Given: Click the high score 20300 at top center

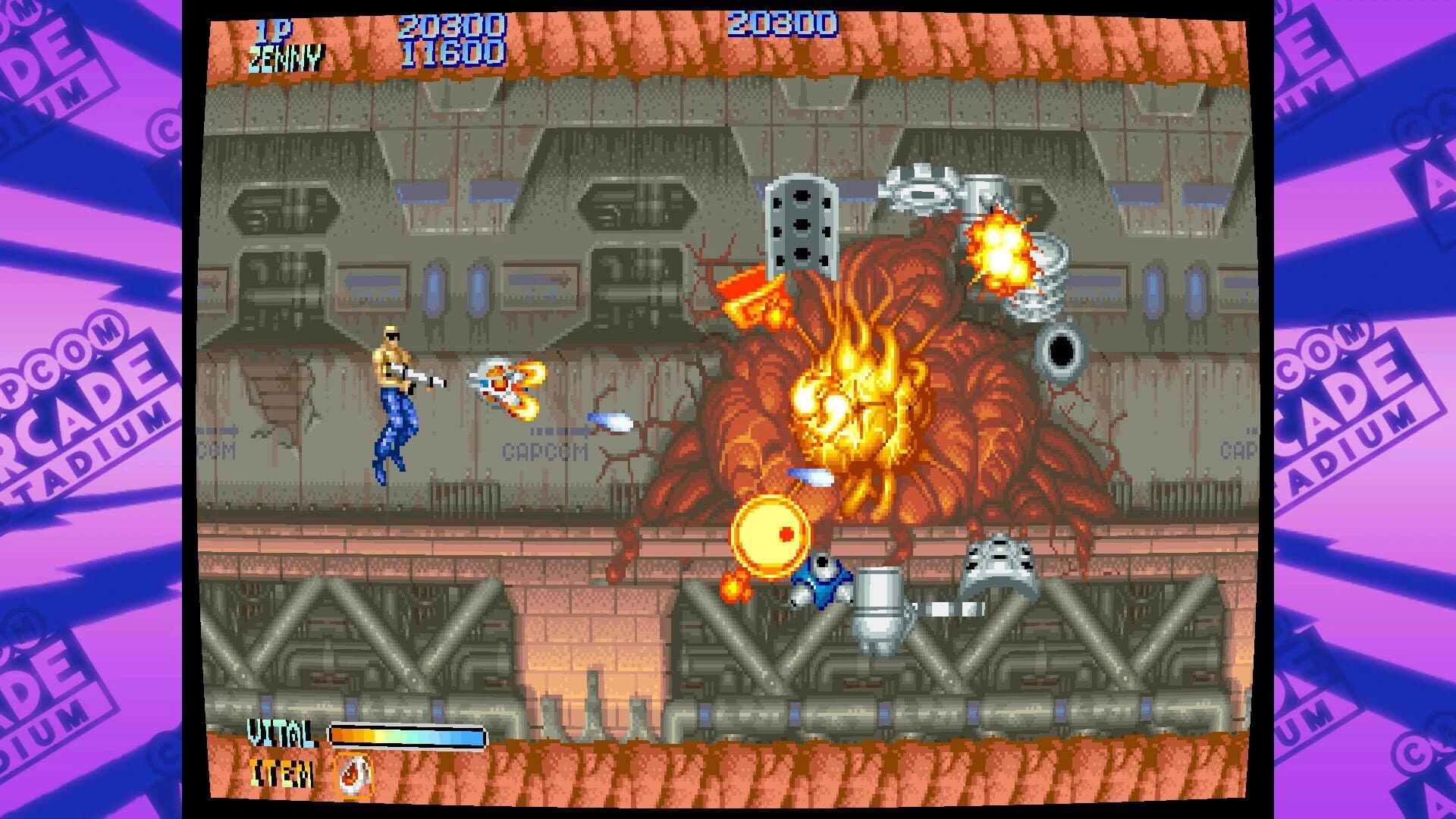Looking at the screenshot, I should 783,23.
